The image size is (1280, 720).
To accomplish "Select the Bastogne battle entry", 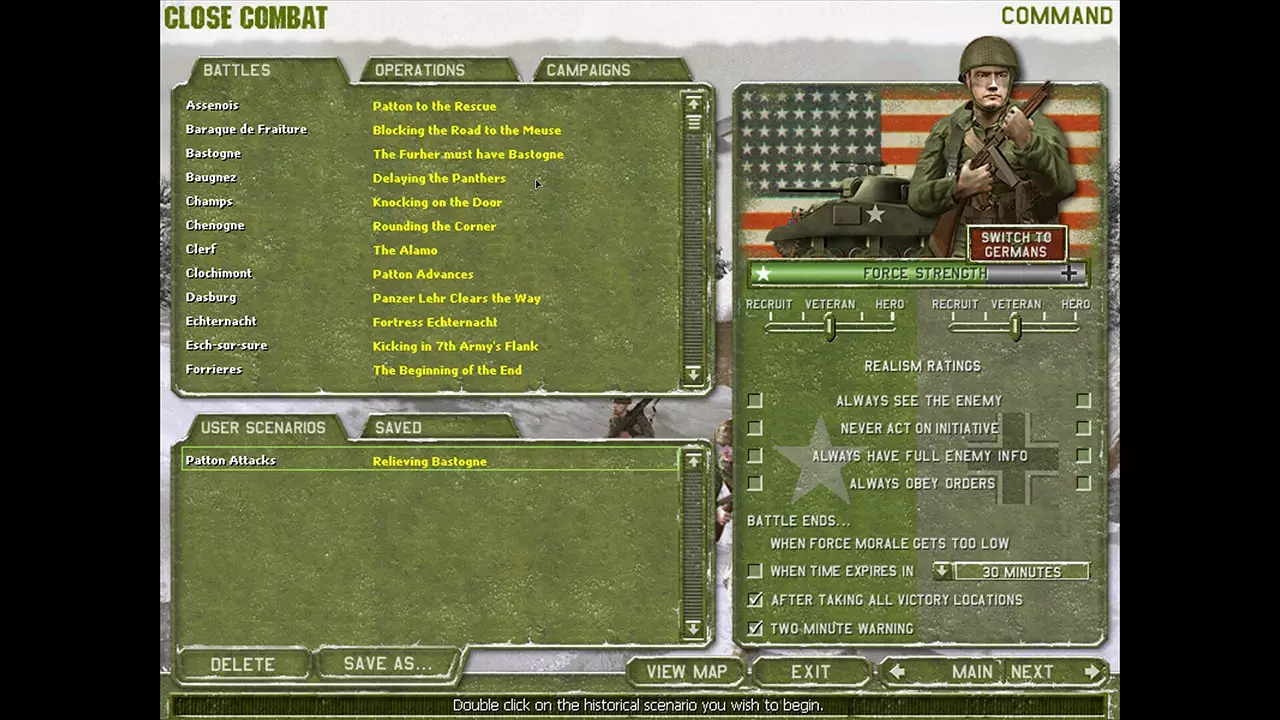I will pos(213,153).
